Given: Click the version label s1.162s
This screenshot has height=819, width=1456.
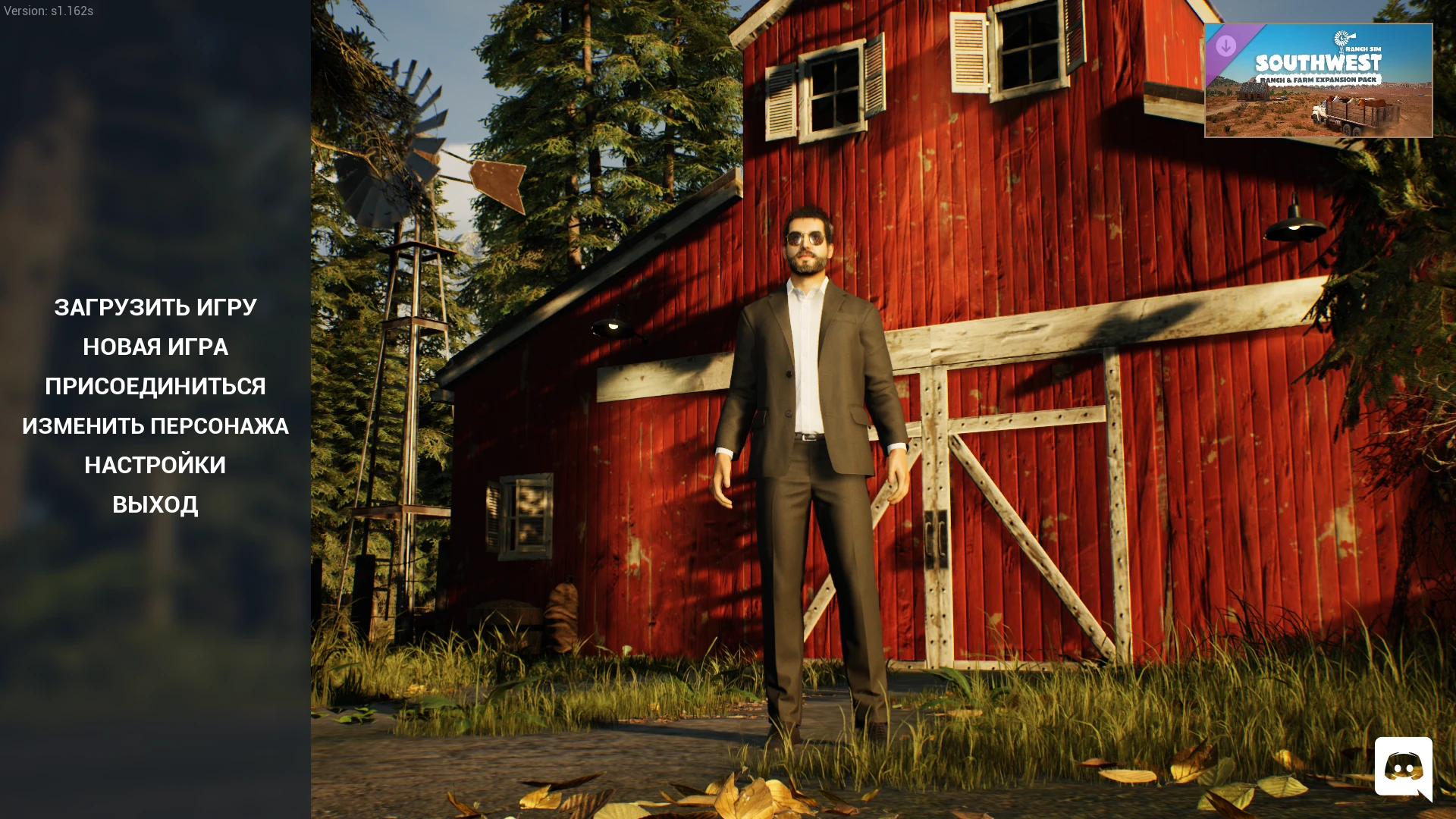Looking at the screenshot, I should (x=49, y=11).
